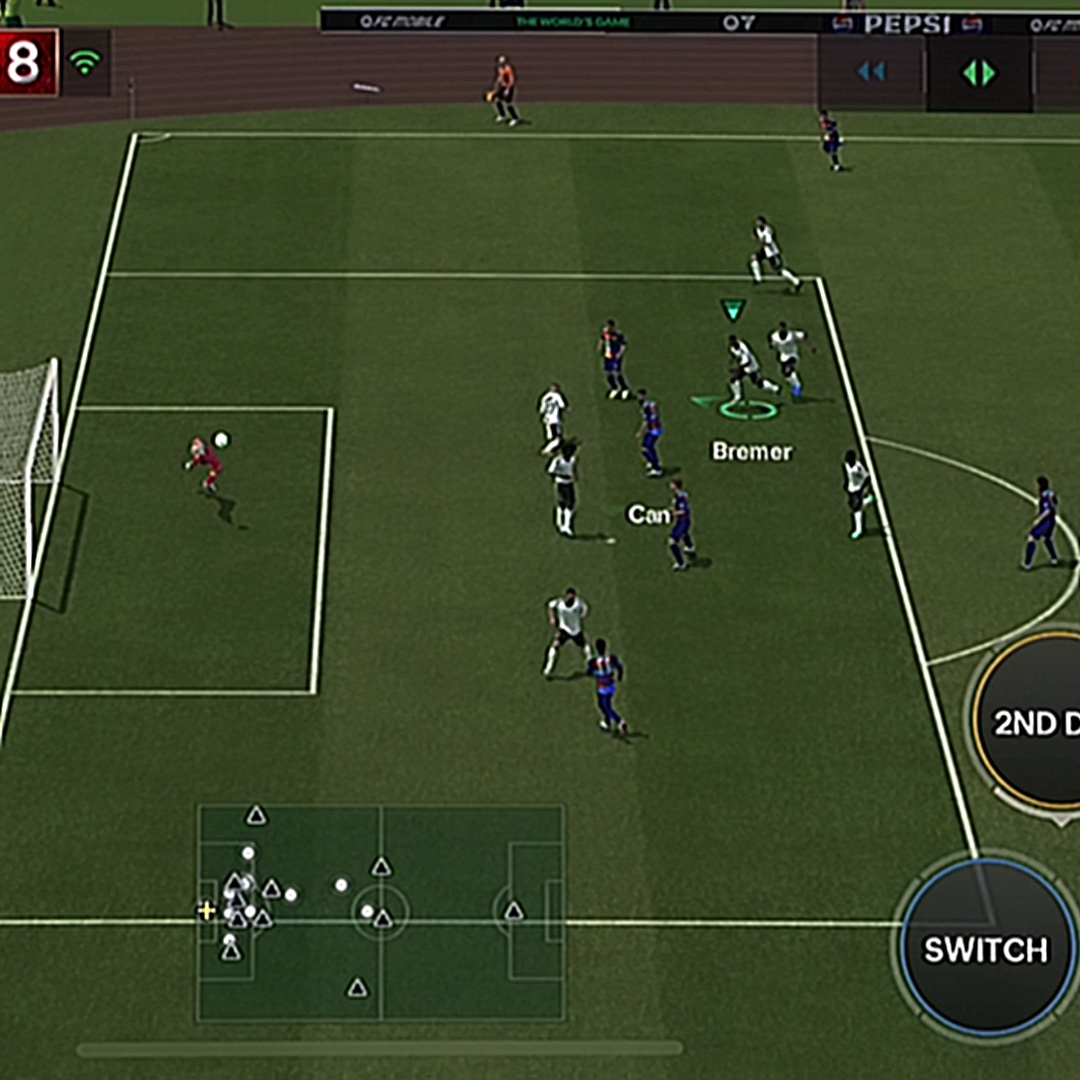Tap the blue double-arrow tactics button
The height and width of the screenshot is (1080, 1080).
tap(871, 73)
